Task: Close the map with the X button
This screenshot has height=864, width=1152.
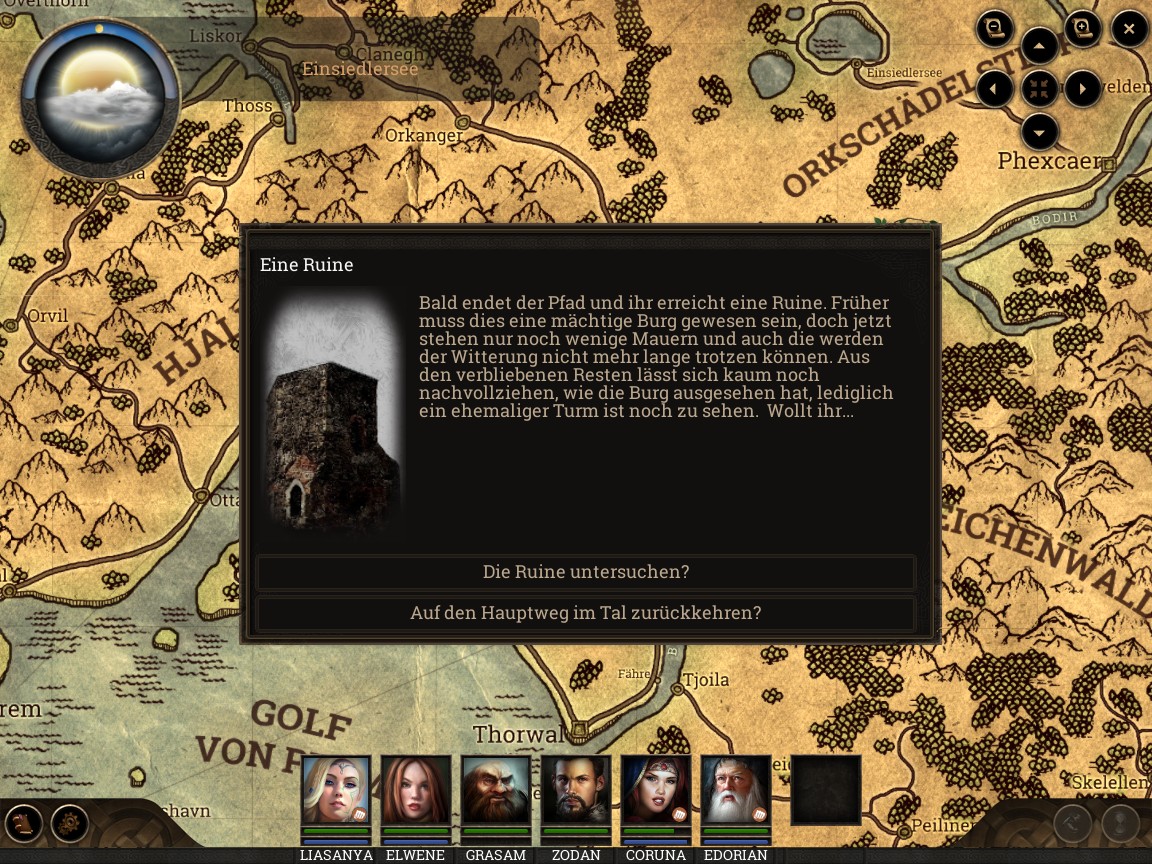Action: [1129, 29]
